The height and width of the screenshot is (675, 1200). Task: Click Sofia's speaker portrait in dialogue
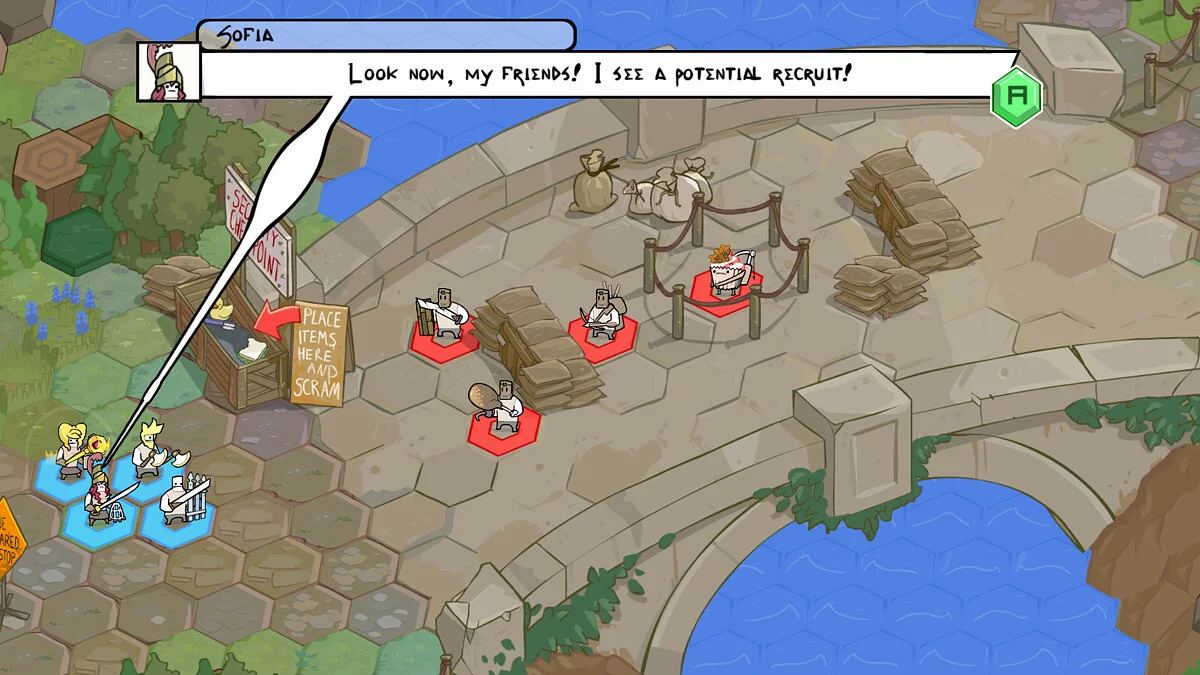click(168, 72)
